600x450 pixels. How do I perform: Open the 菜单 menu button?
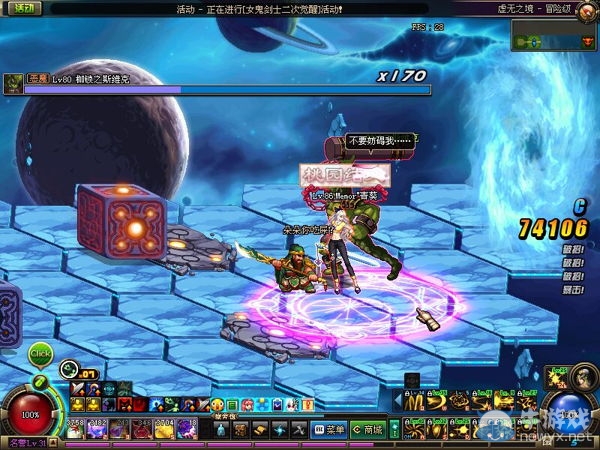click(x=330, y=430)
